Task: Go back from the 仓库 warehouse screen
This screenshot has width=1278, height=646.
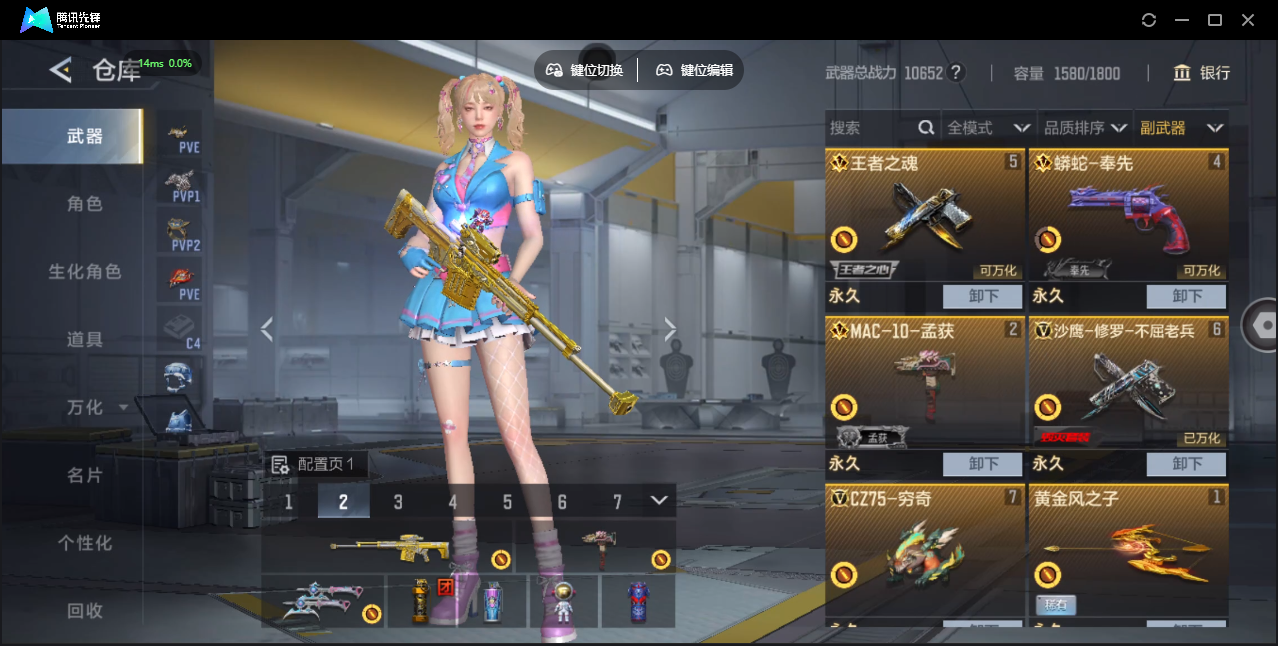Action: click(x=61, y=70)
